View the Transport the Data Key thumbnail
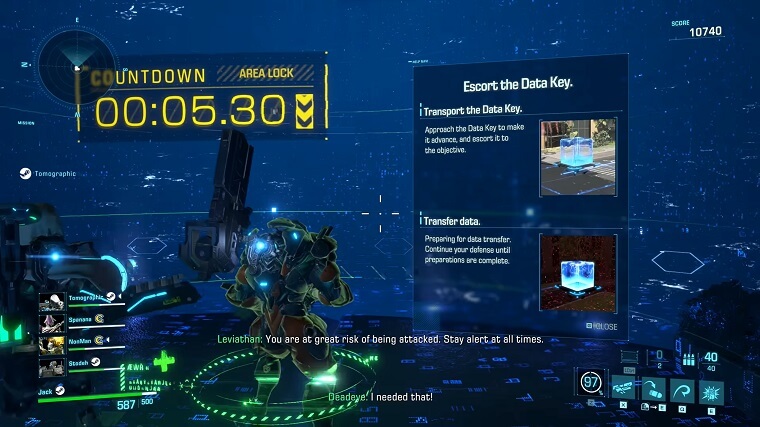The height and width of the screenshot is (427, 760). point(577,157)
